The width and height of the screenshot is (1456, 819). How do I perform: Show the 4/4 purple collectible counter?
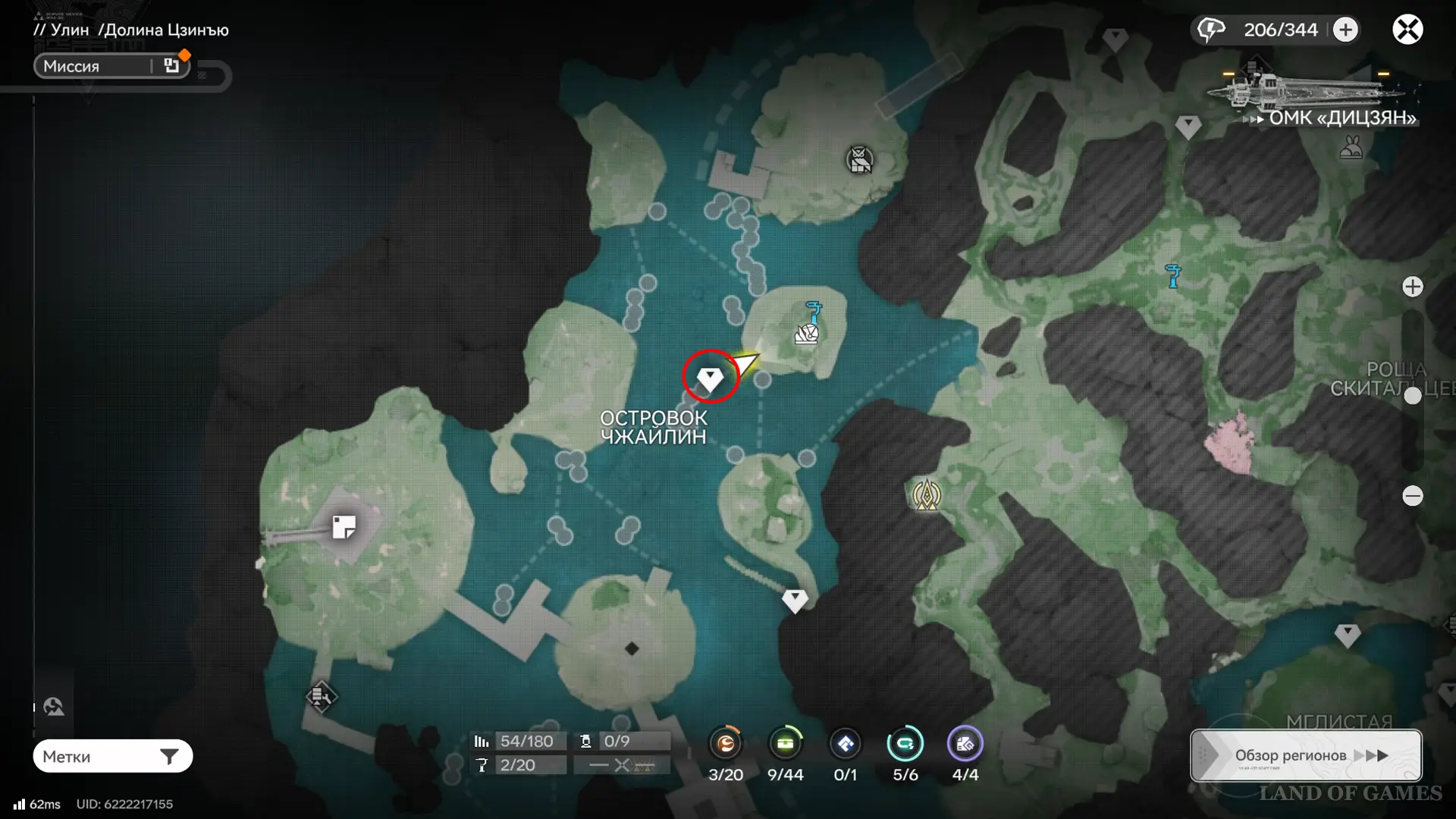click(x=965, y=744)
